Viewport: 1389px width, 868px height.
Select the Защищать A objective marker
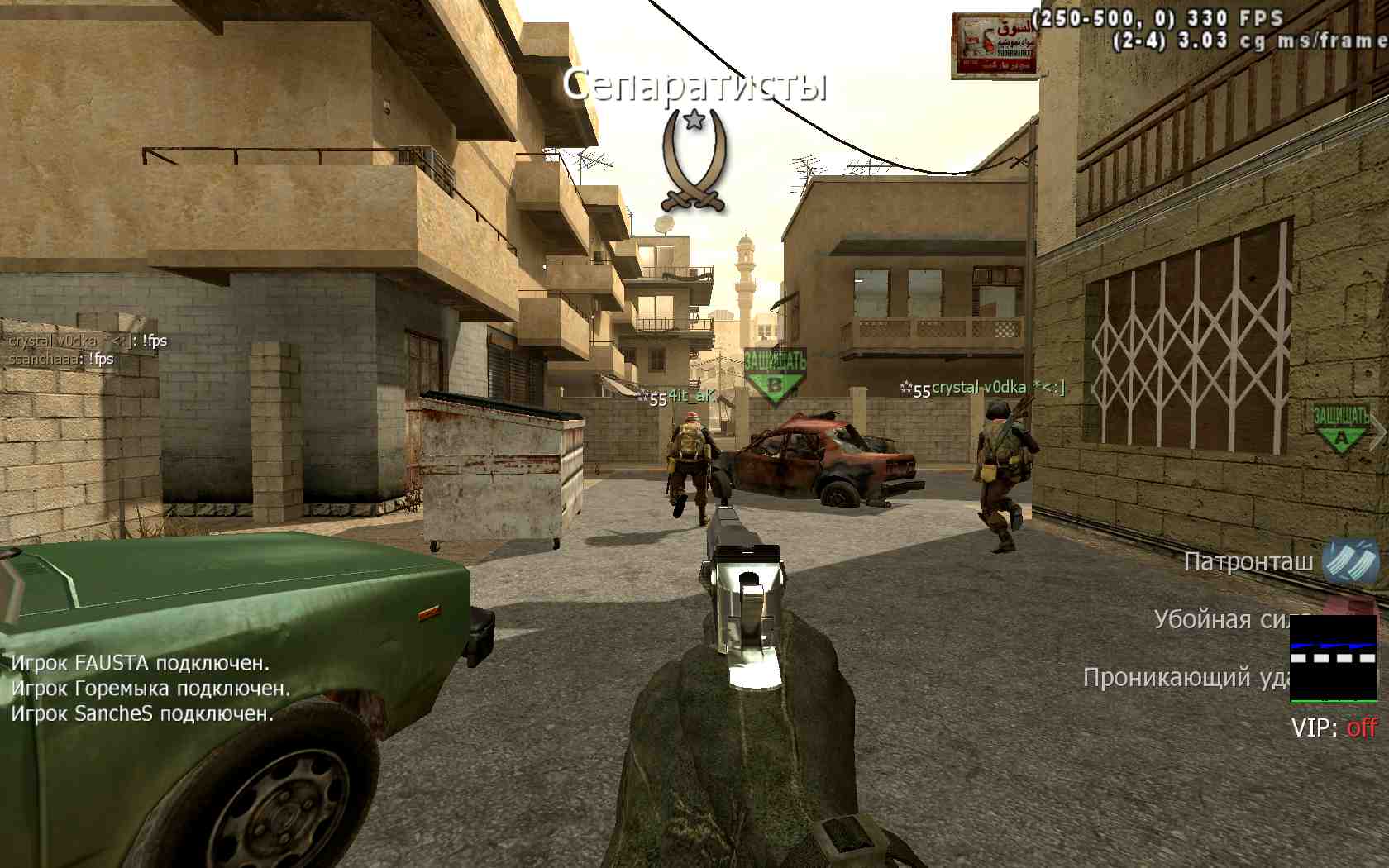coord(1341,428)
